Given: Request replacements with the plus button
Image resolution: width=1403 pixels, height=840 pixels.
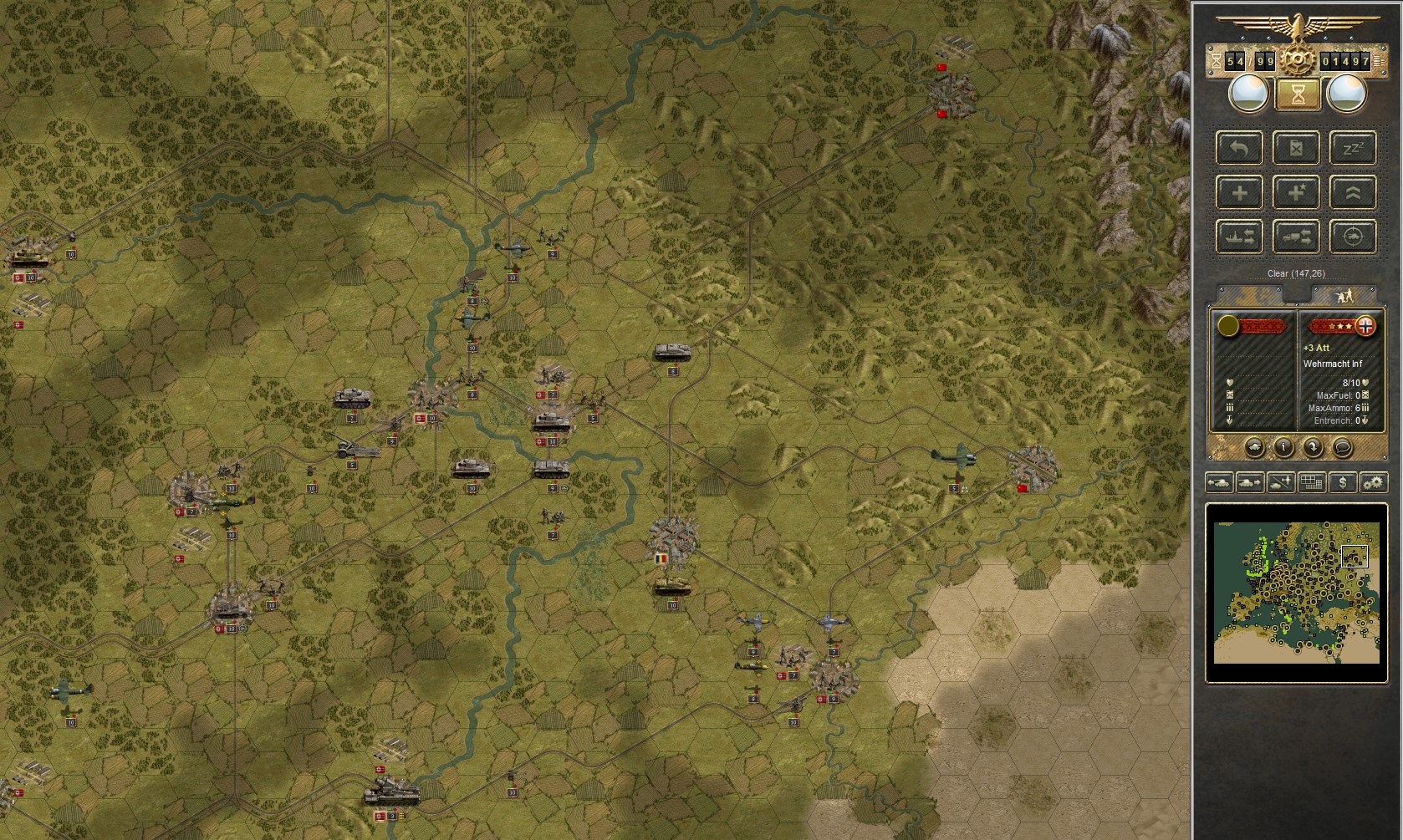Looking at the screenshot, I should 1239,192.
